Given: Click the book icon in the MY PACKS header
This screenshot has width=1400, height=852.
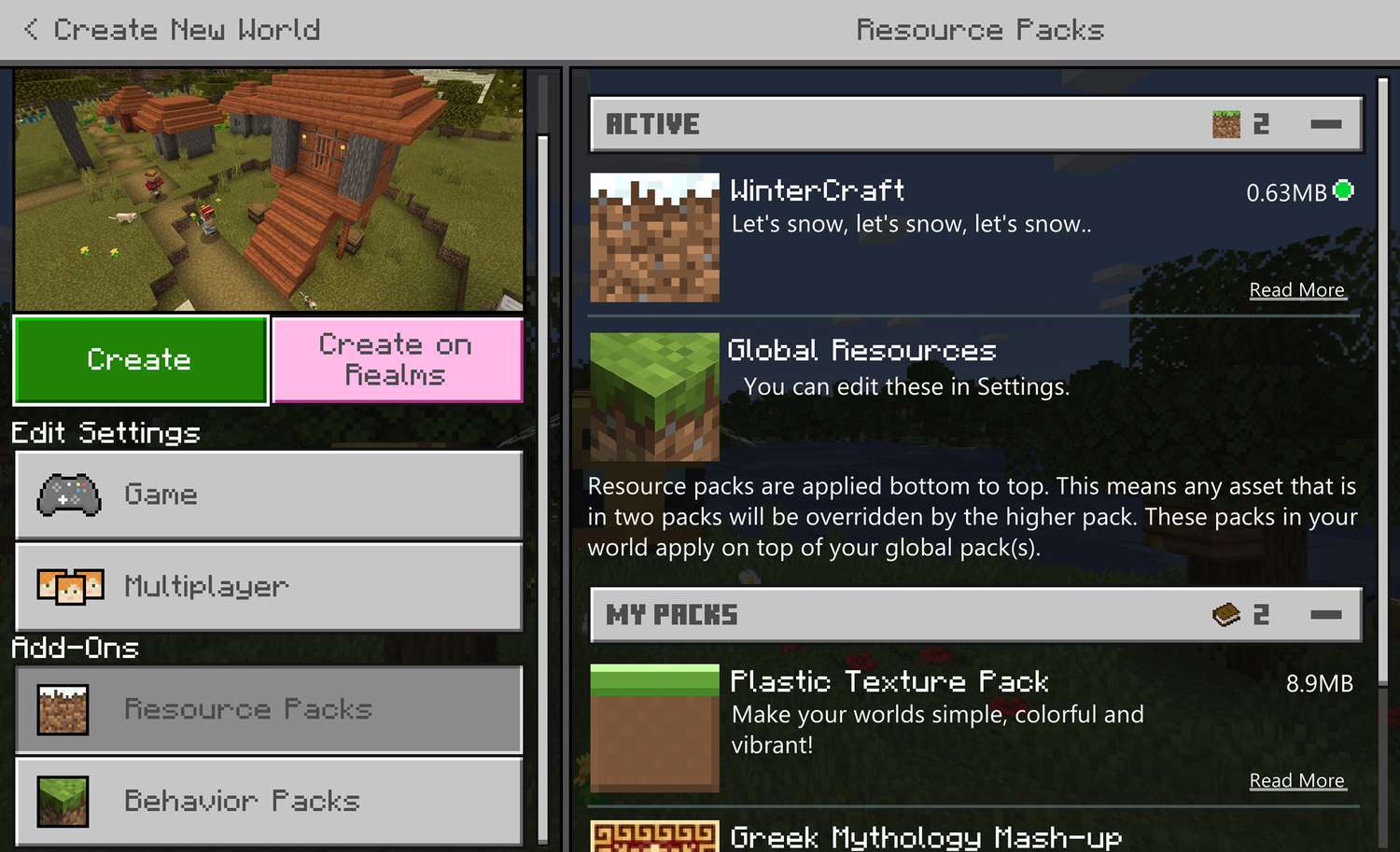Looking at the screenshot, I should click(x=1223, y=614).
